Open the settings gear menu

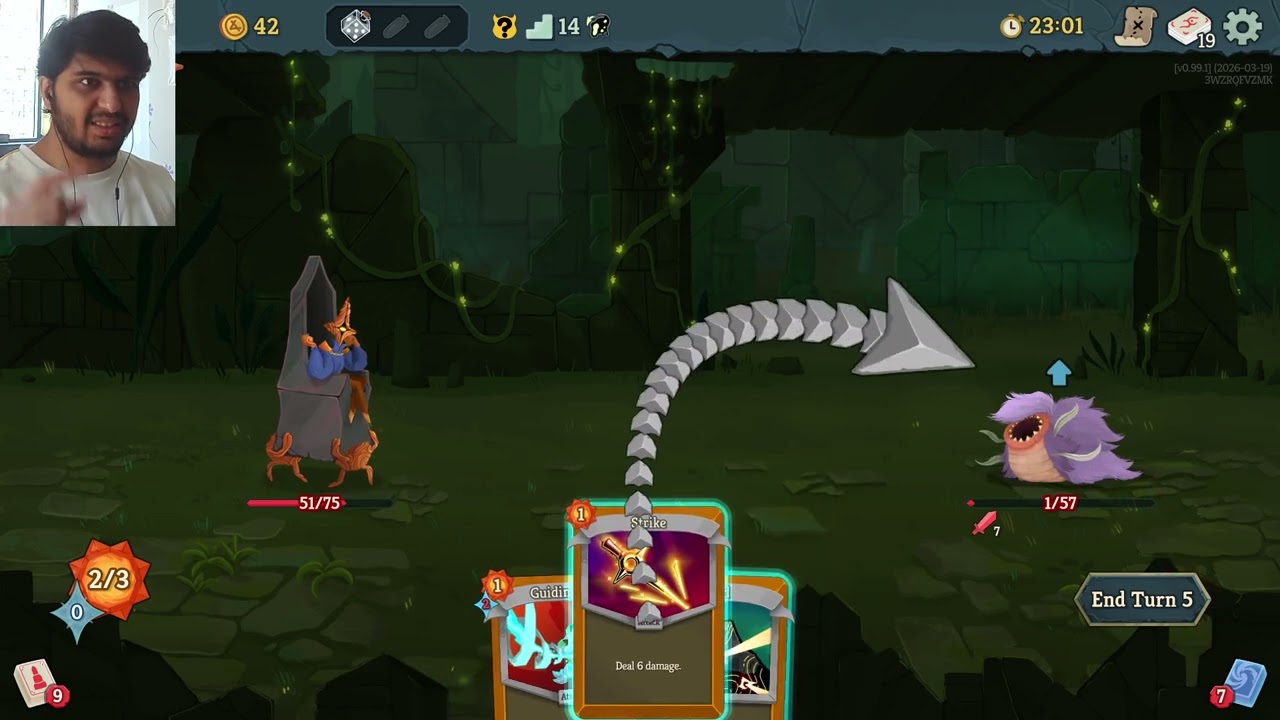pyautogui.click(x=1243, y=27)
